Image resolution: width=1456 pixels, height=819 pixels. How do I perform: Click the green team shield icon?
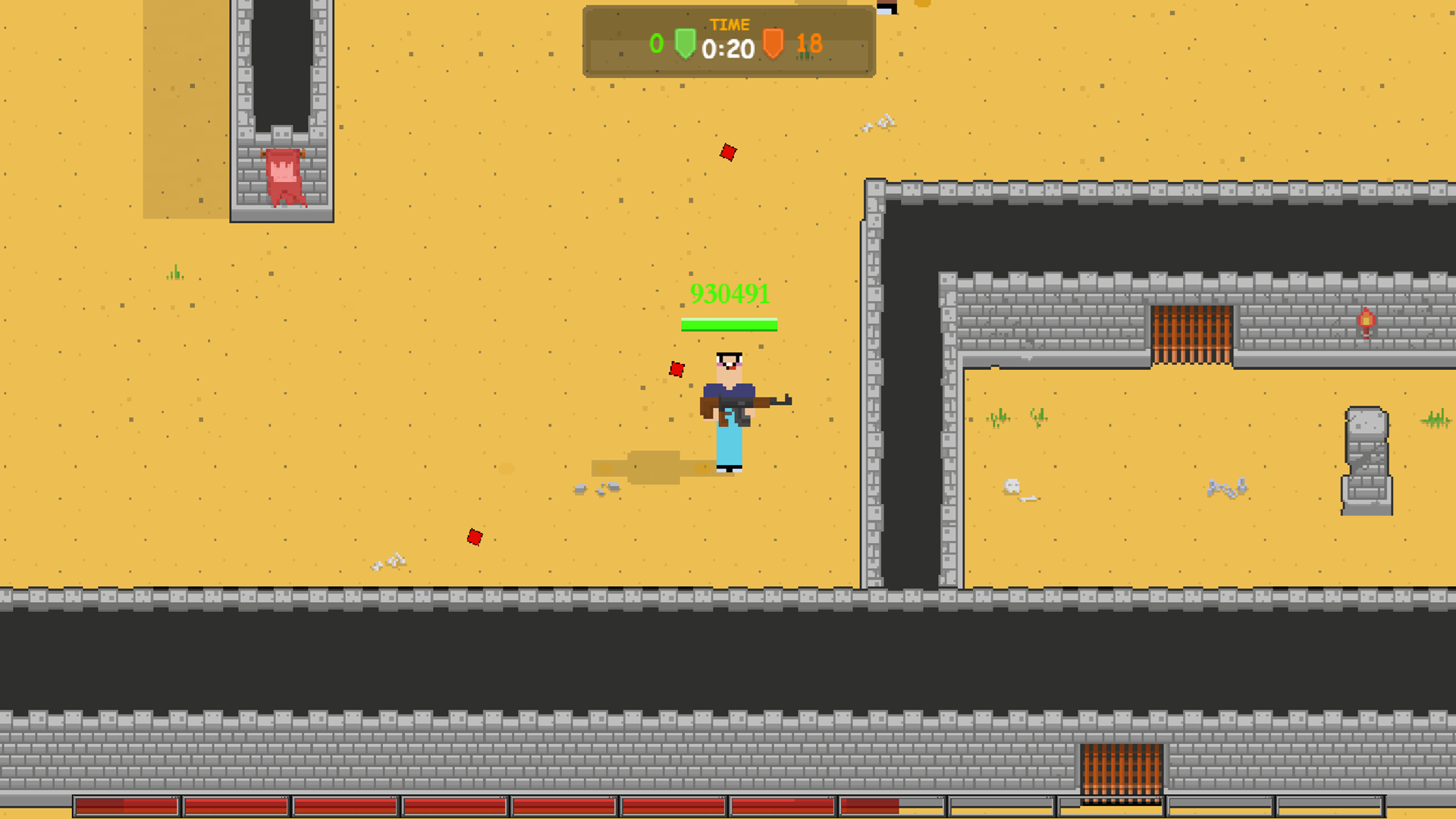point(685,43)
